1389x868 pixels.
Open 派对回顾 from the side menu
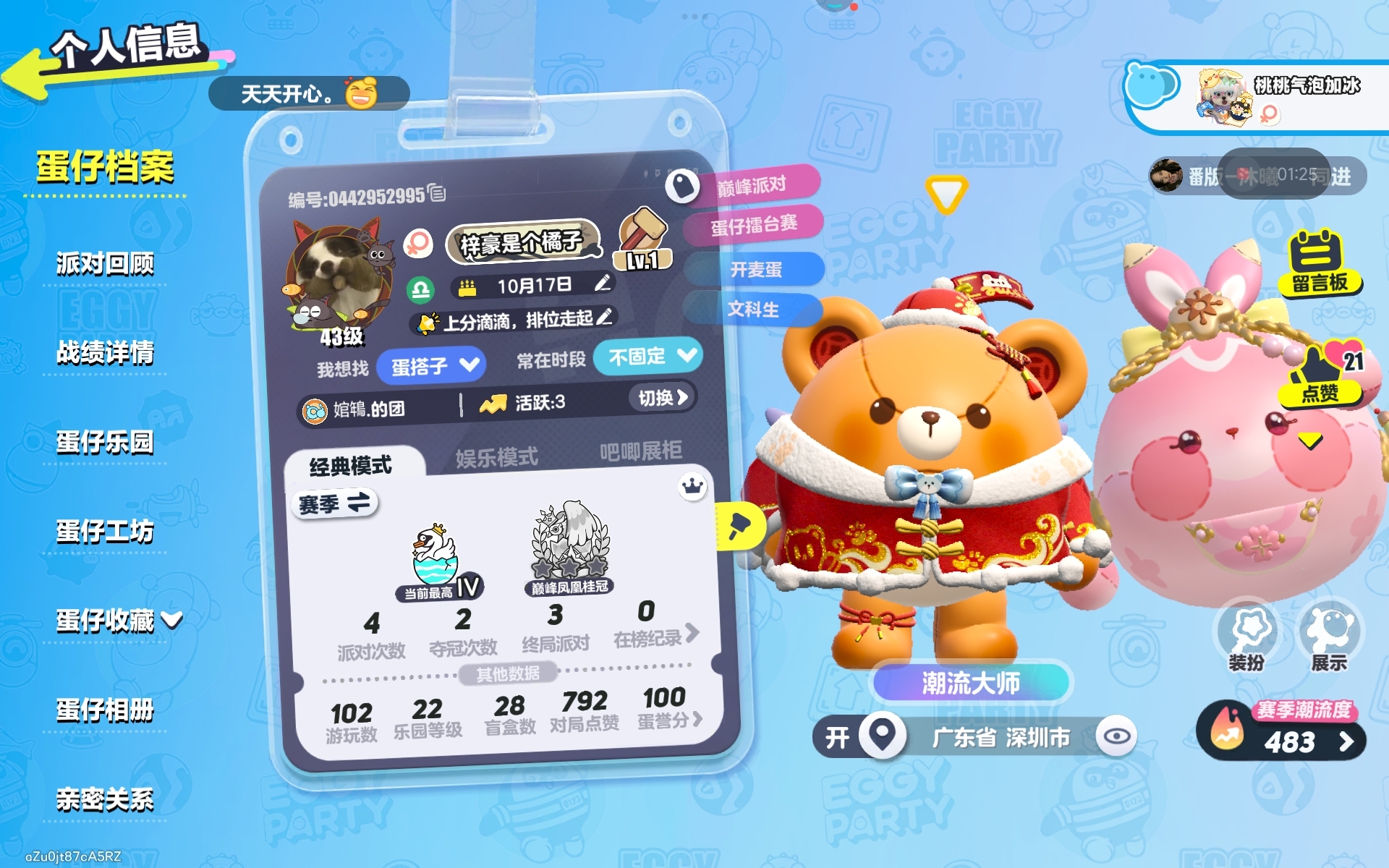(105, 264)
